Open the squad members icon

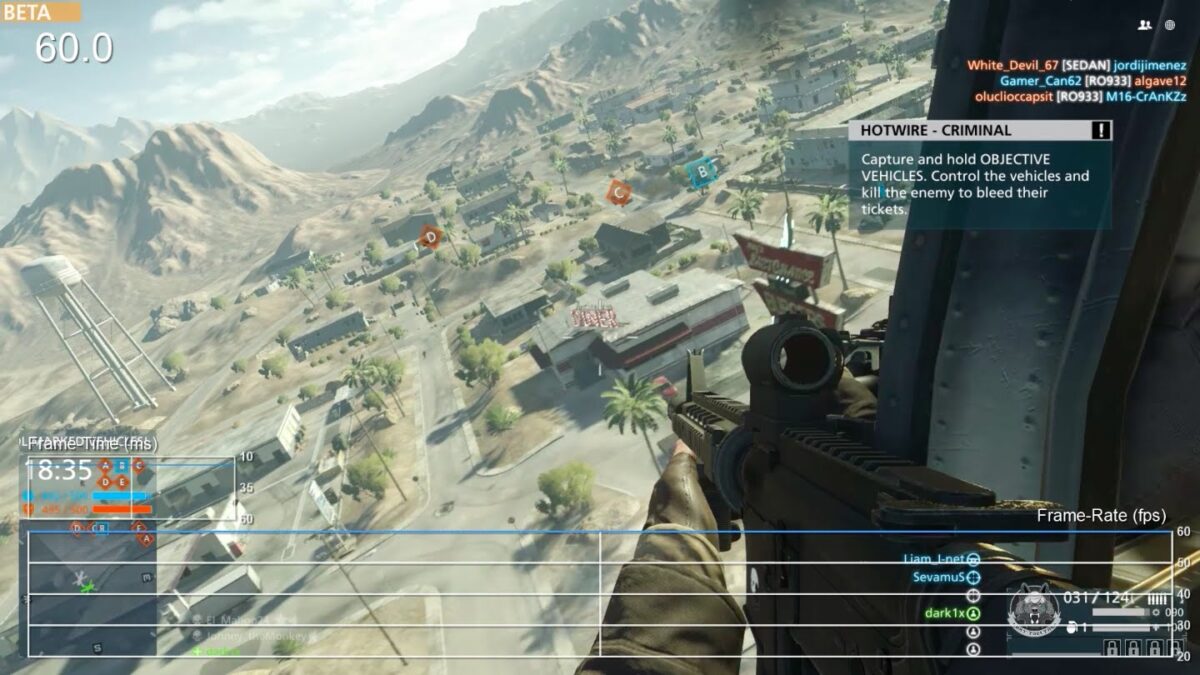click(1144, 25)
